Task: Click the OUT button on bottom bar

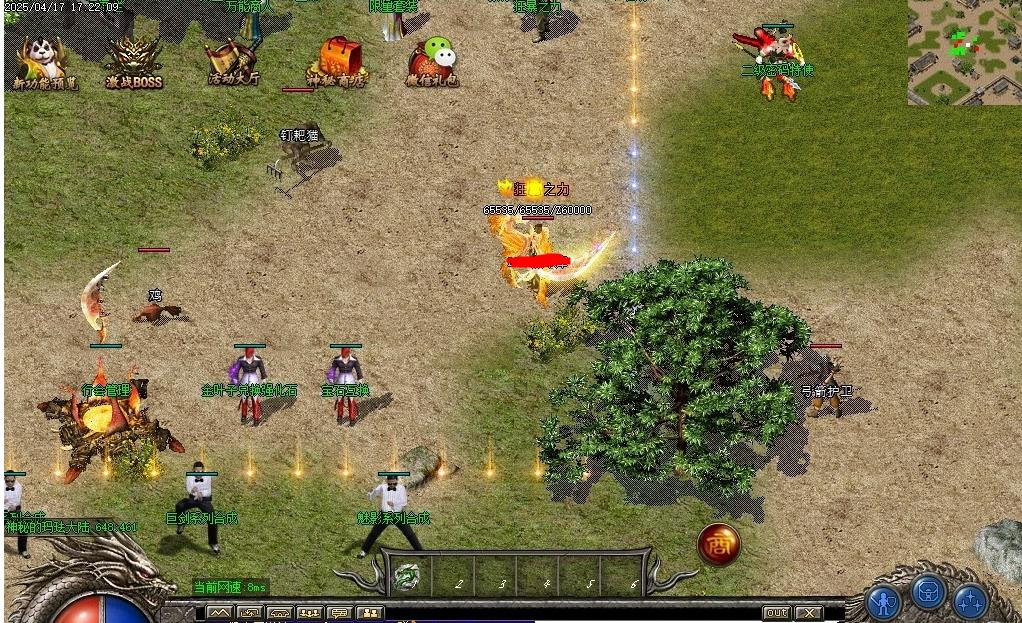Action: point(776,613)
